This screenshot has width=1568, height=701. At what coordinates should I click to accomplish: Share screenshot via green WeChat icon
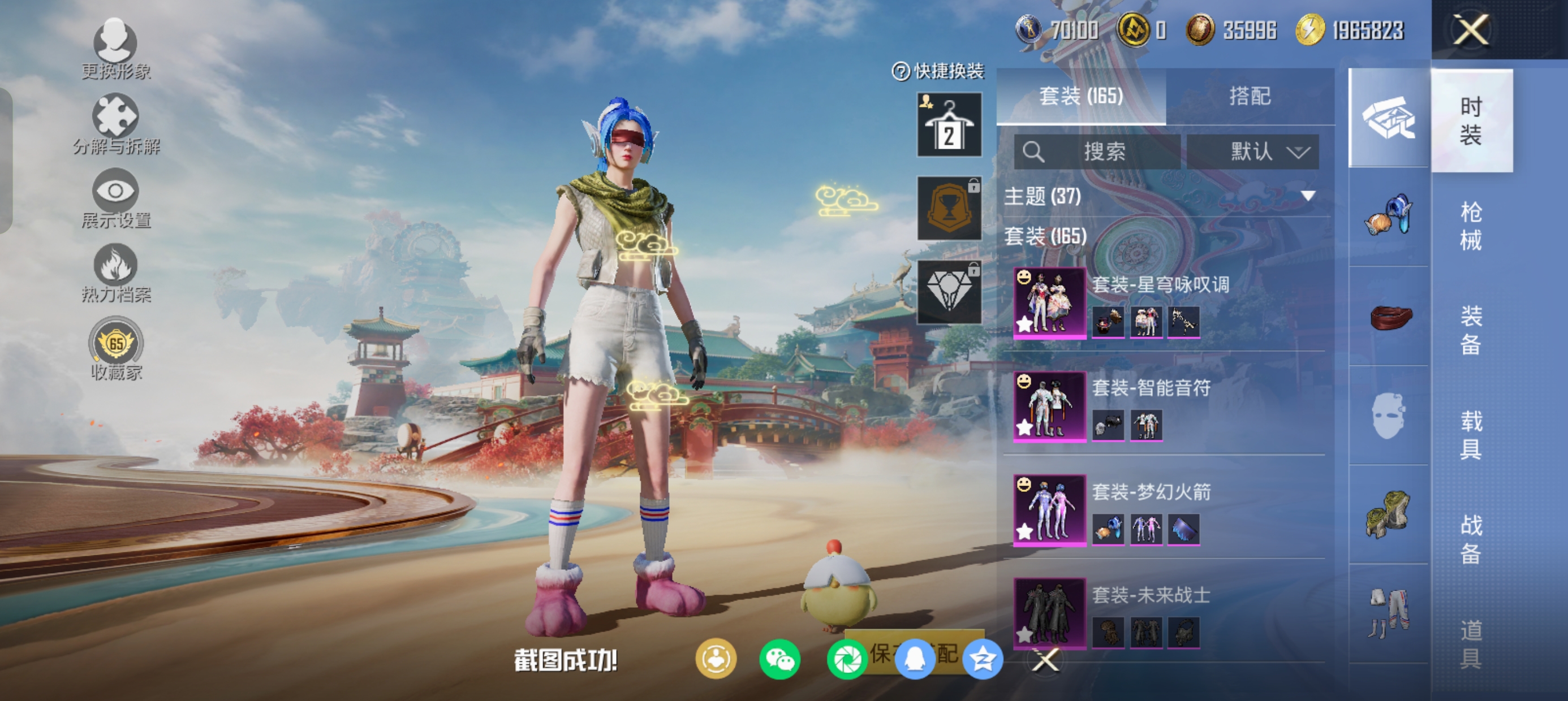point(779,660)
